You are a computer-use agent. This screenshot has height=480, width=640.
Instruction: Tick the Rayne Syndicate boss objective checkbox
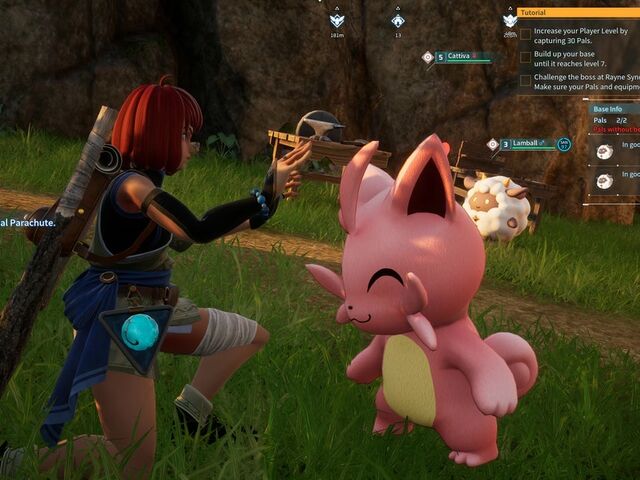click(x=525, y=80)
